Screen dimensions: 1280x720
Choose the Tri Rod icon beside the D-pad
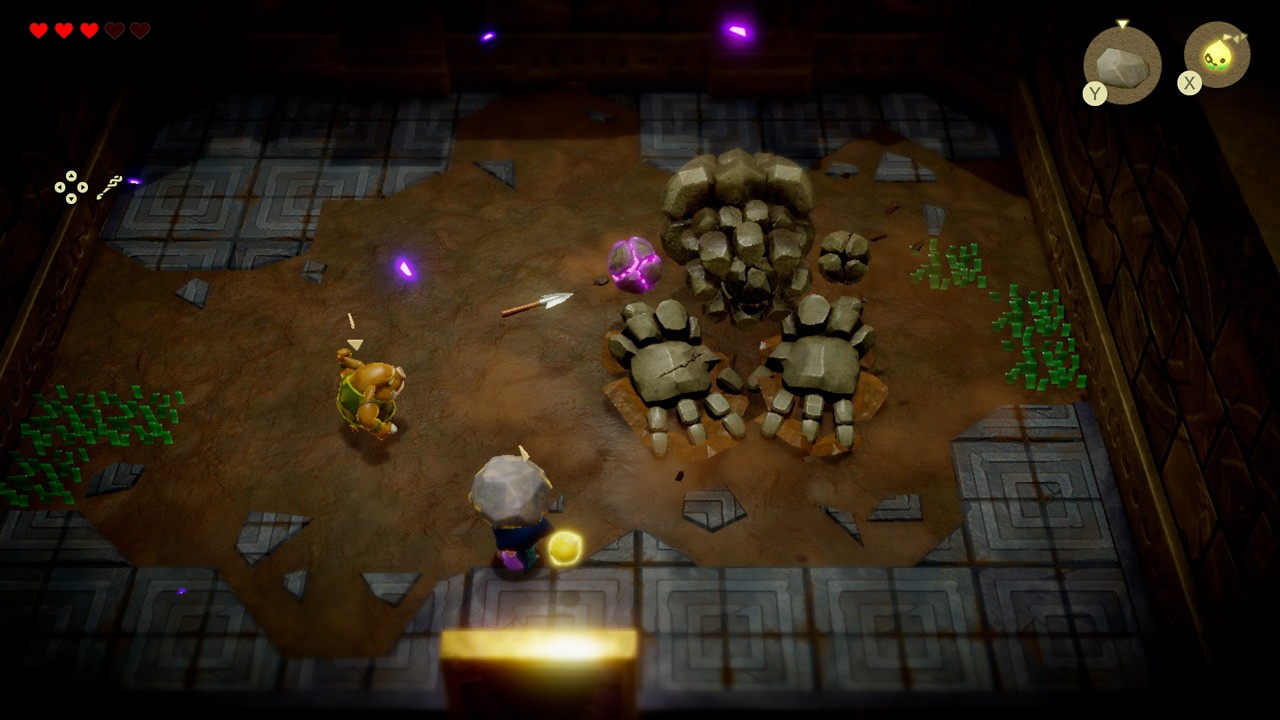click(110, 186)
